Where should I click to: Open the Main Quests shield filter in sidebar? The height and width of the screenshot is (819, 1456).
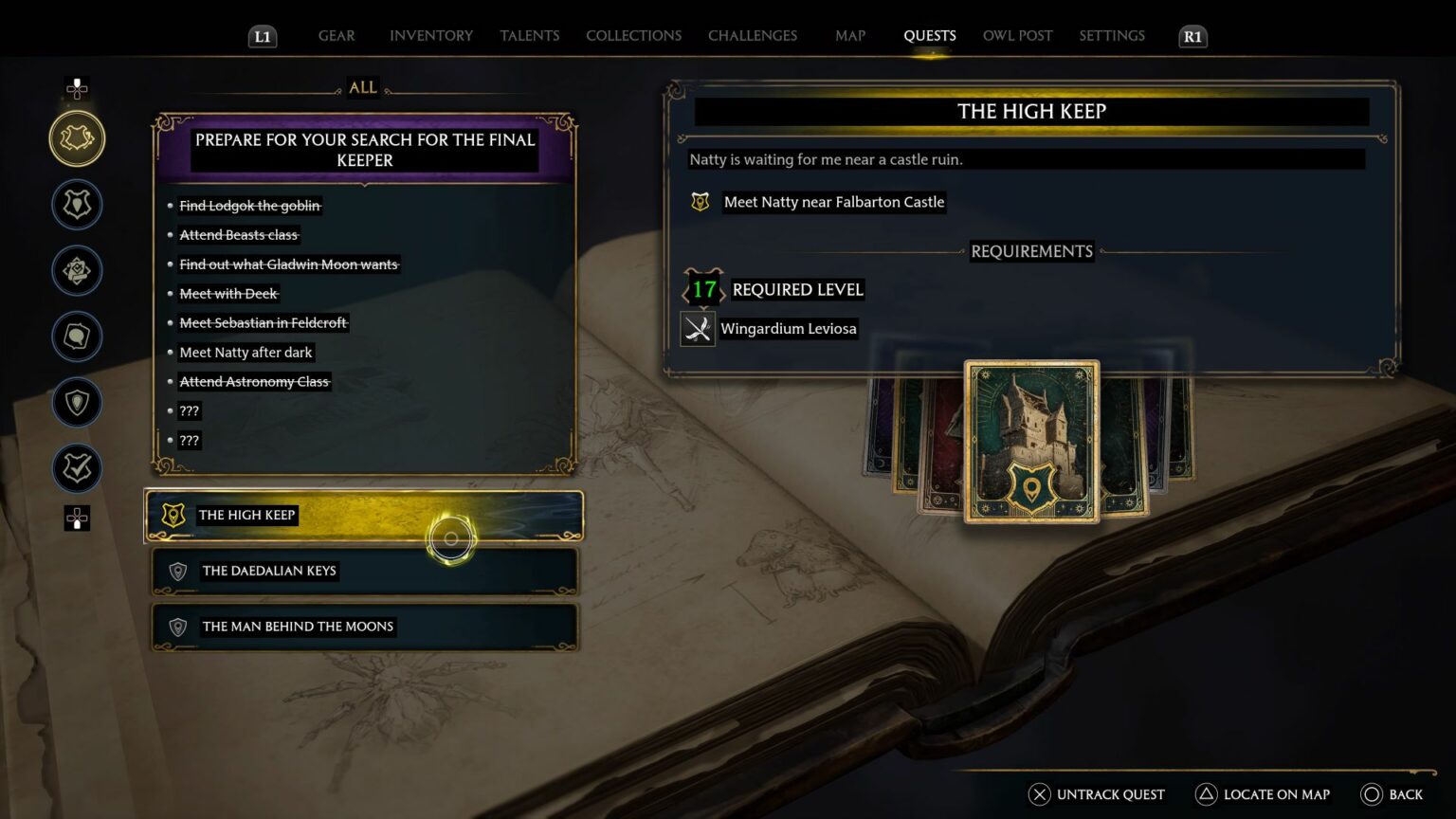77,204
